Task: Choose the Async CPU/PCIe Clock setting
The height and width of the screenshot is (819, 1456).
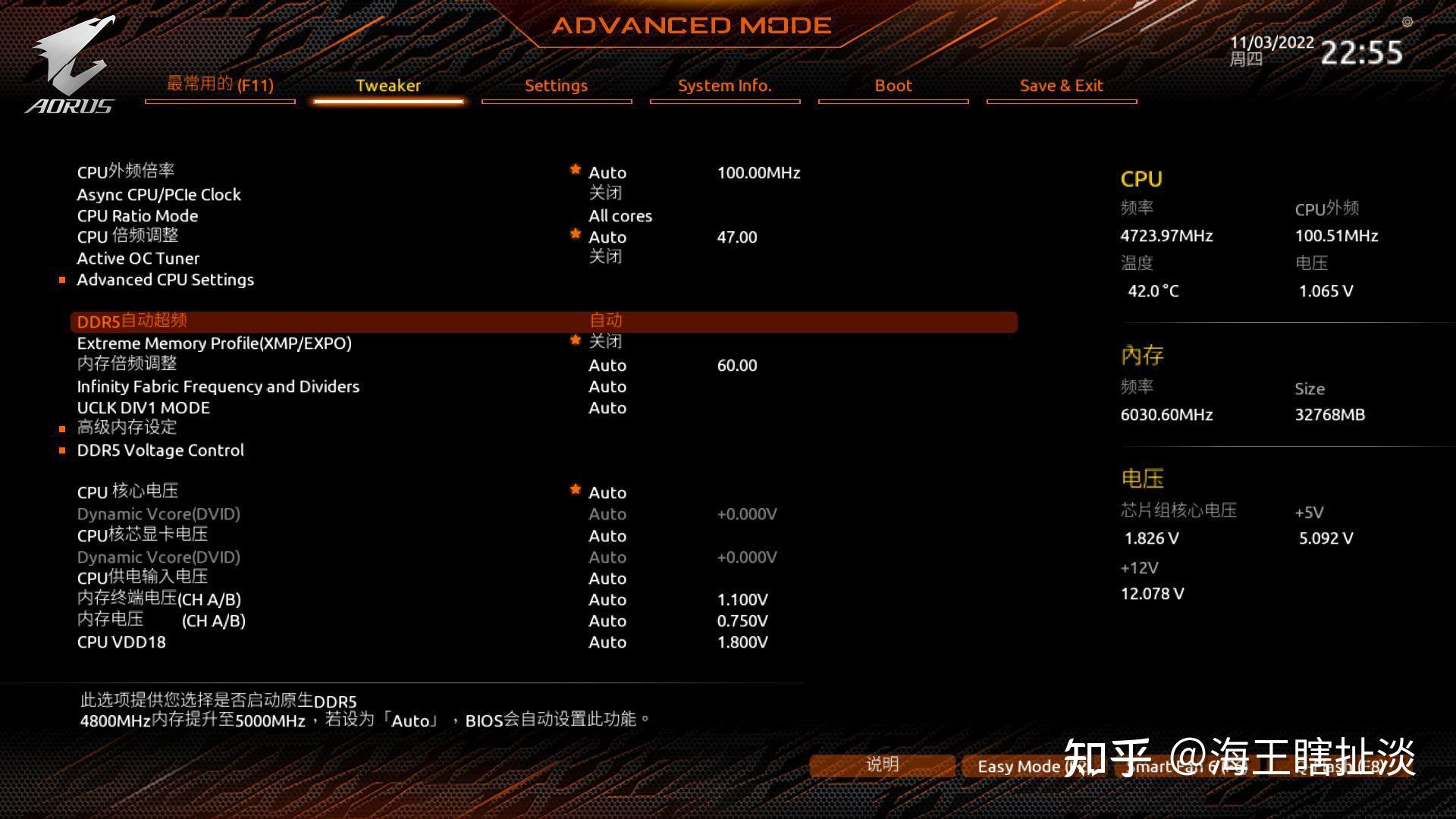Action: (158, 195)
